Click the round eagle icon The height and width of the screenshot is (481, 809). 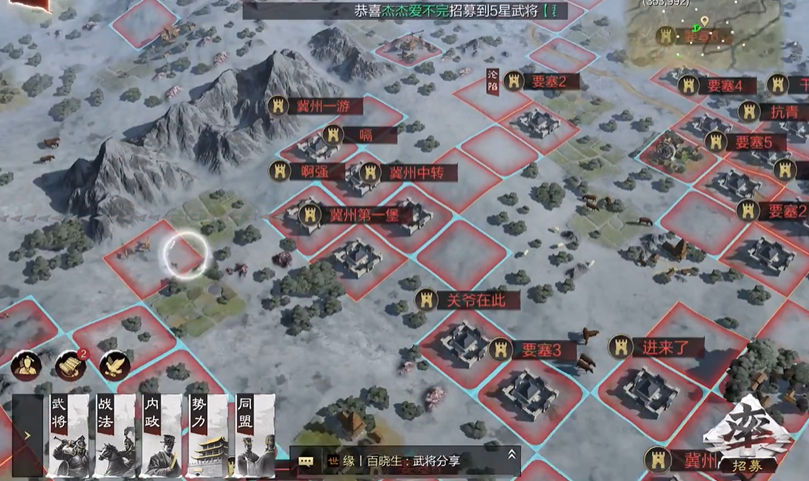click(114, 365)
